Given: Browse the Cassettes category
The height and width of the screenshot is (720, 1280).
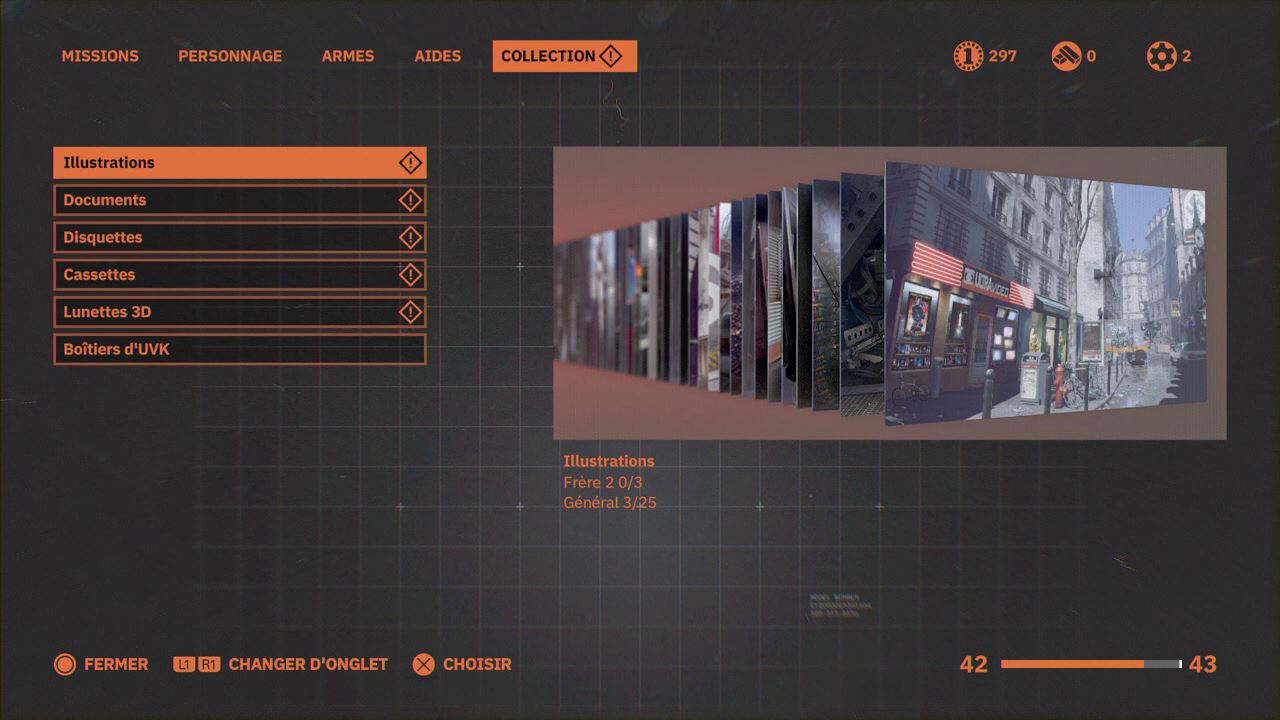Looking at the screenshot, I should pos(239,275).
